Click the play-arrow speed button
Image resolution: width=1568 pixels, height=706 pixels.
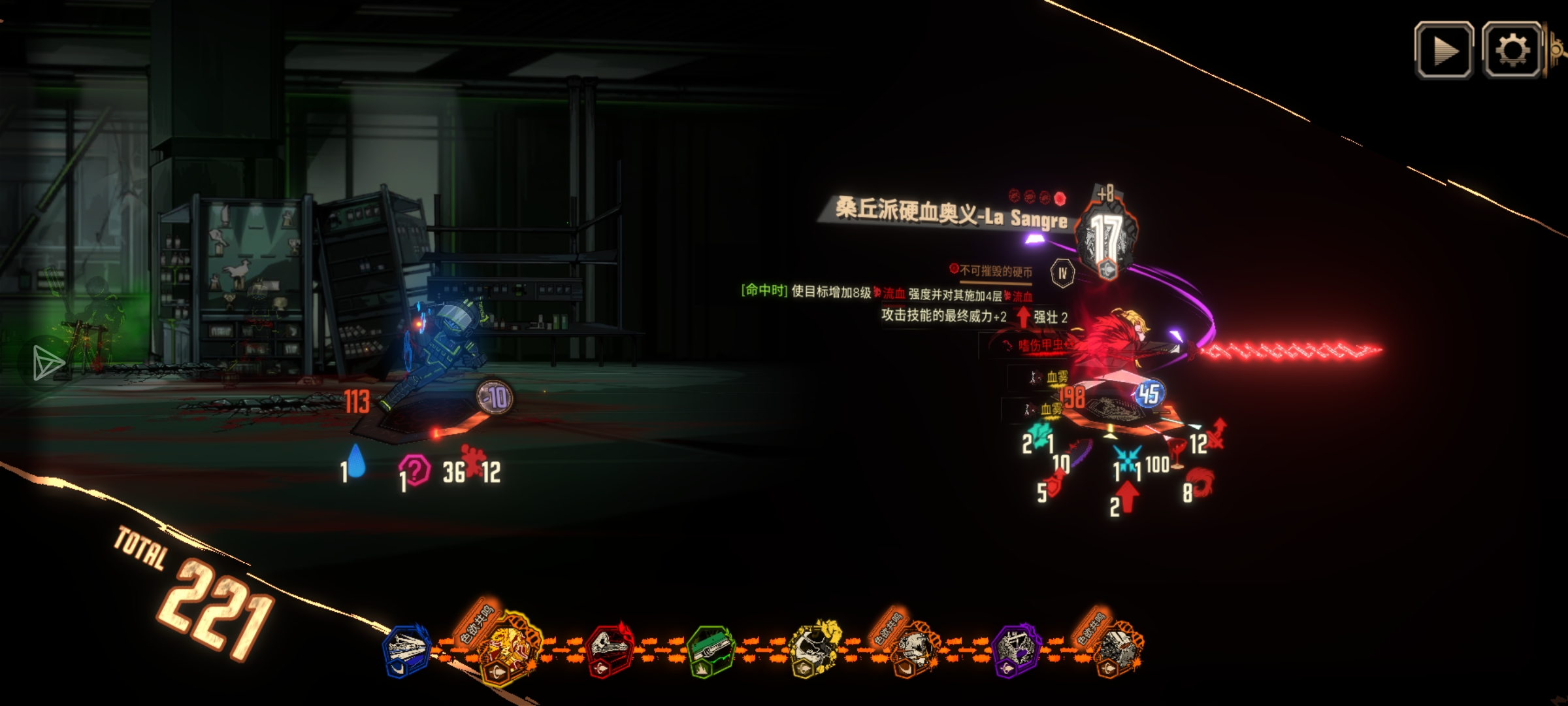(1443, 50)
